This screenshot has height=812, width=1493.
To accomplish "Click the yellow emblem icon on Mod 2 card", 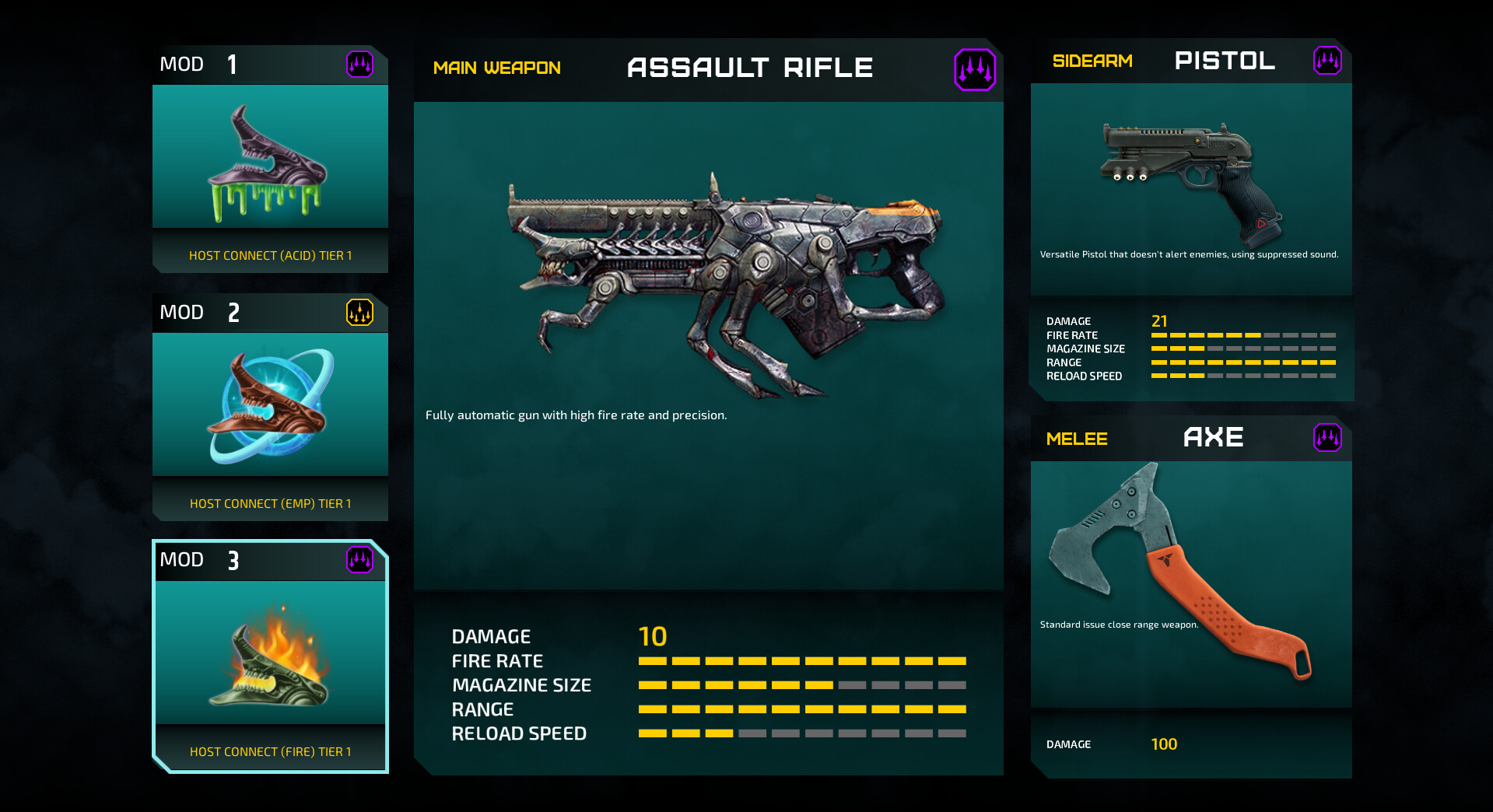I will [359, 313].
